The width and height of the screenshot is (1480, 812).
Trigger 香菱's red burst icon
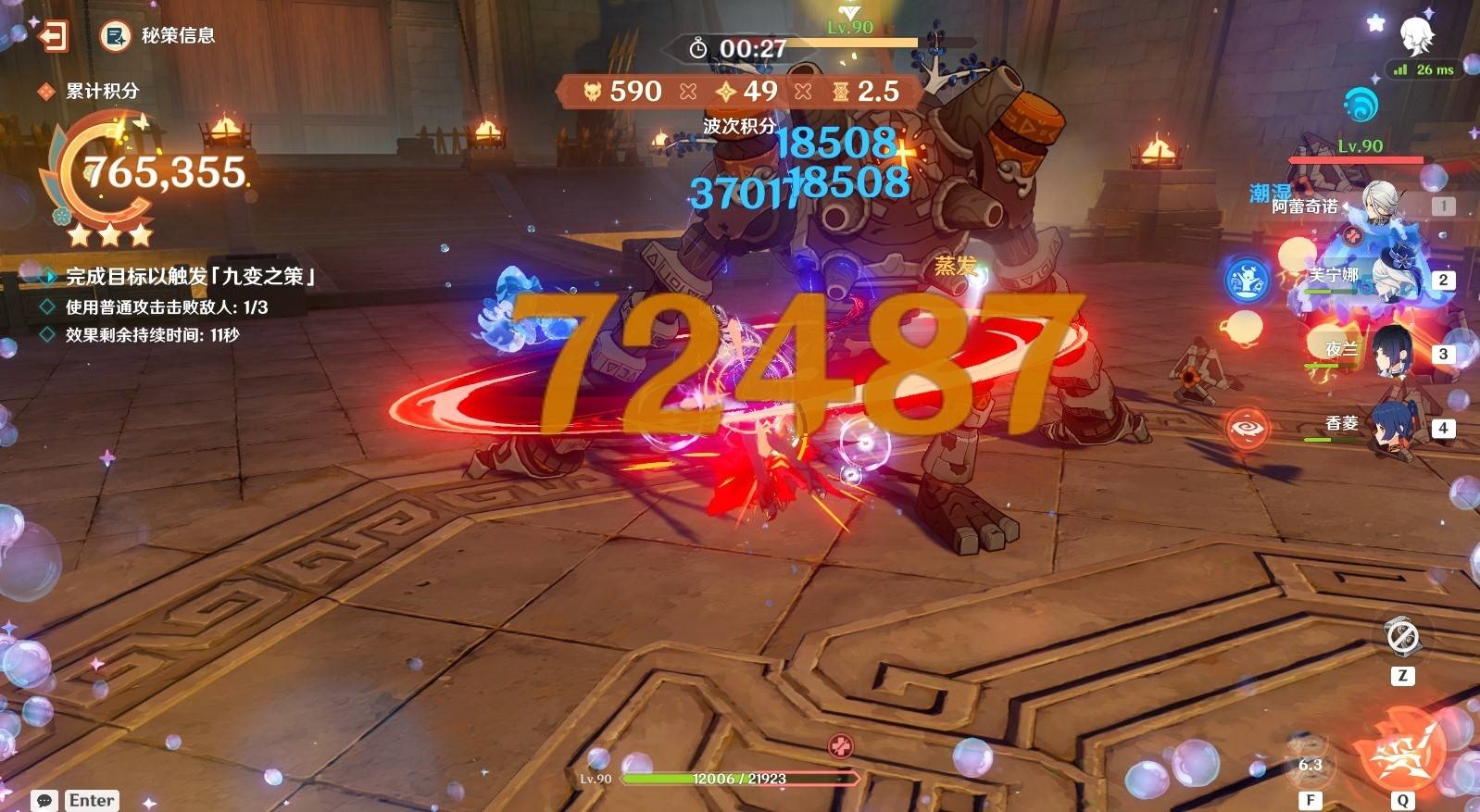[x=1246, y=428]
